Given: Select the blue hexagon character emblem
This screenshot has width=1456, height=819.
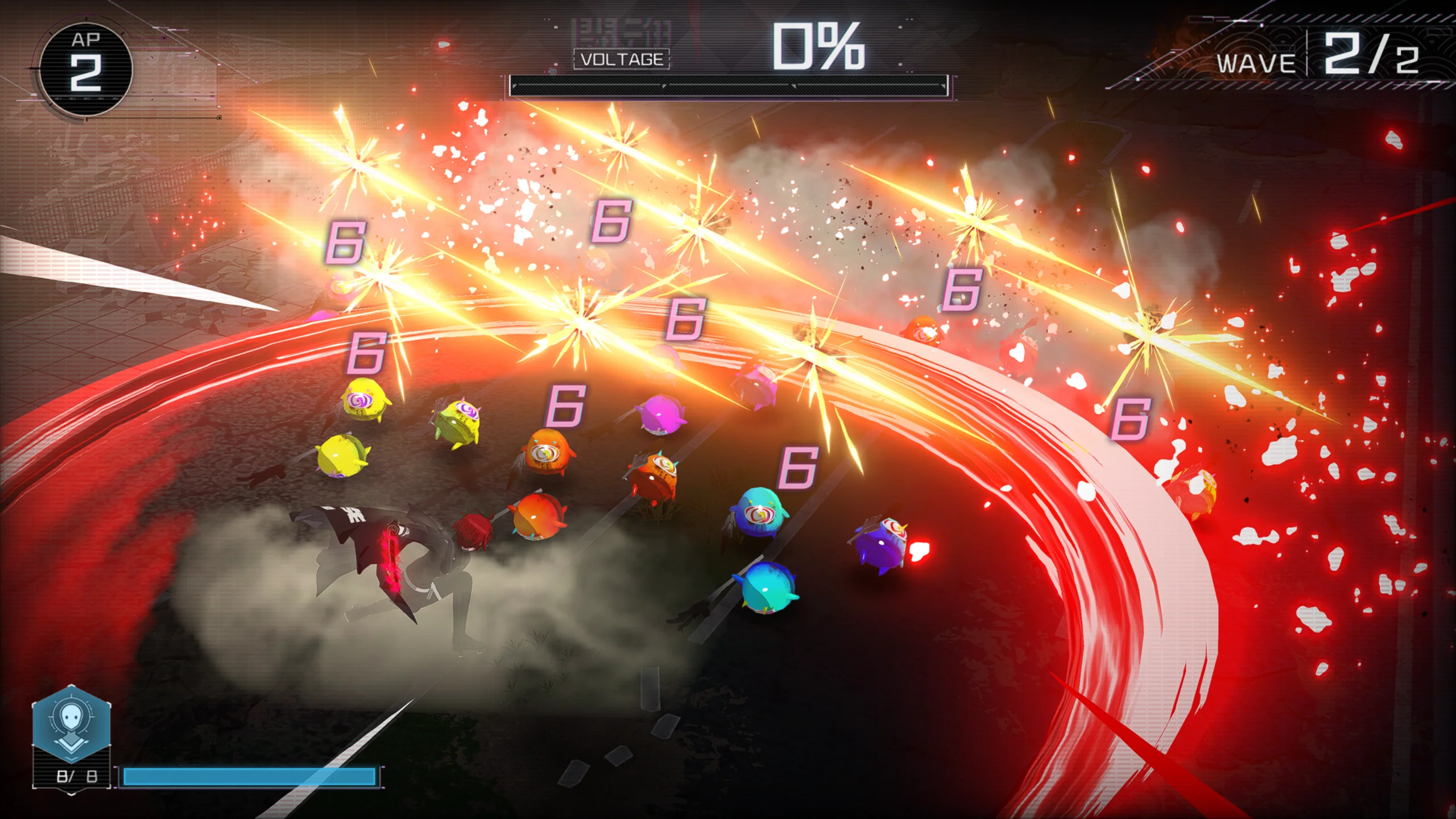Looking at the screenshot, I should 71,723.
